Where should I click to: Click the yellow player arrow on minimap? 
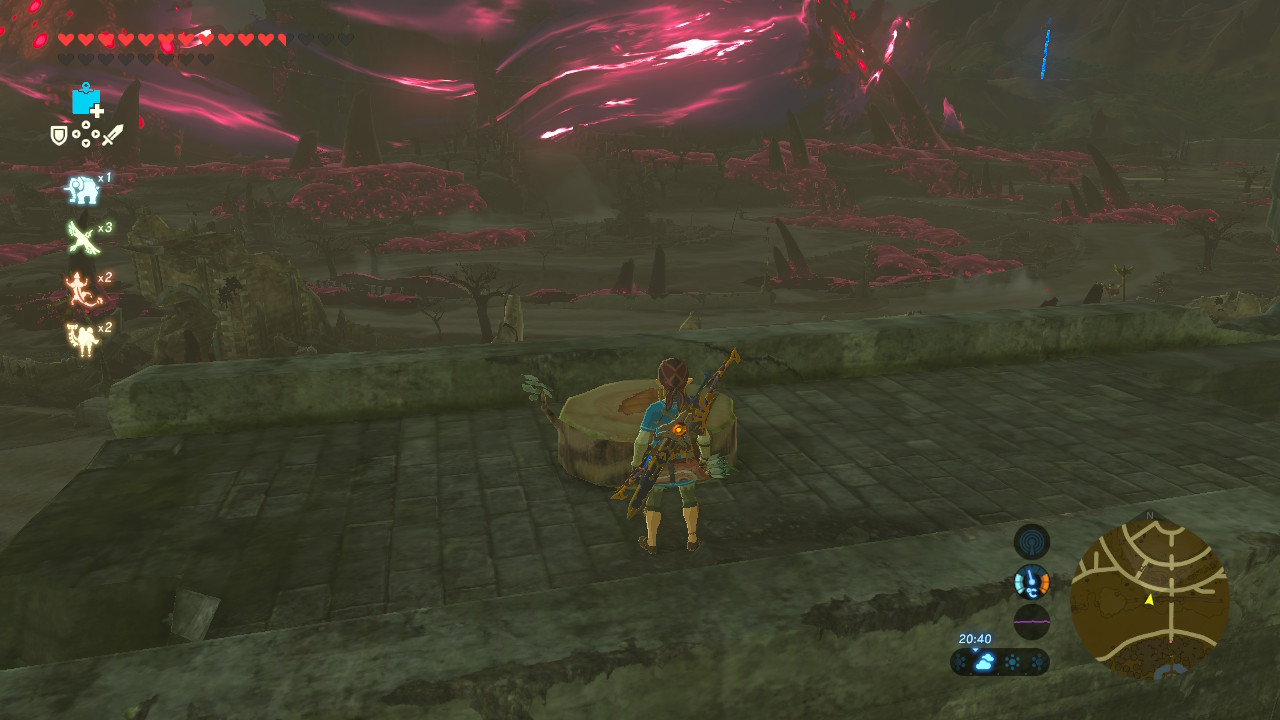pyautogui.click(x=1149, y=599)
